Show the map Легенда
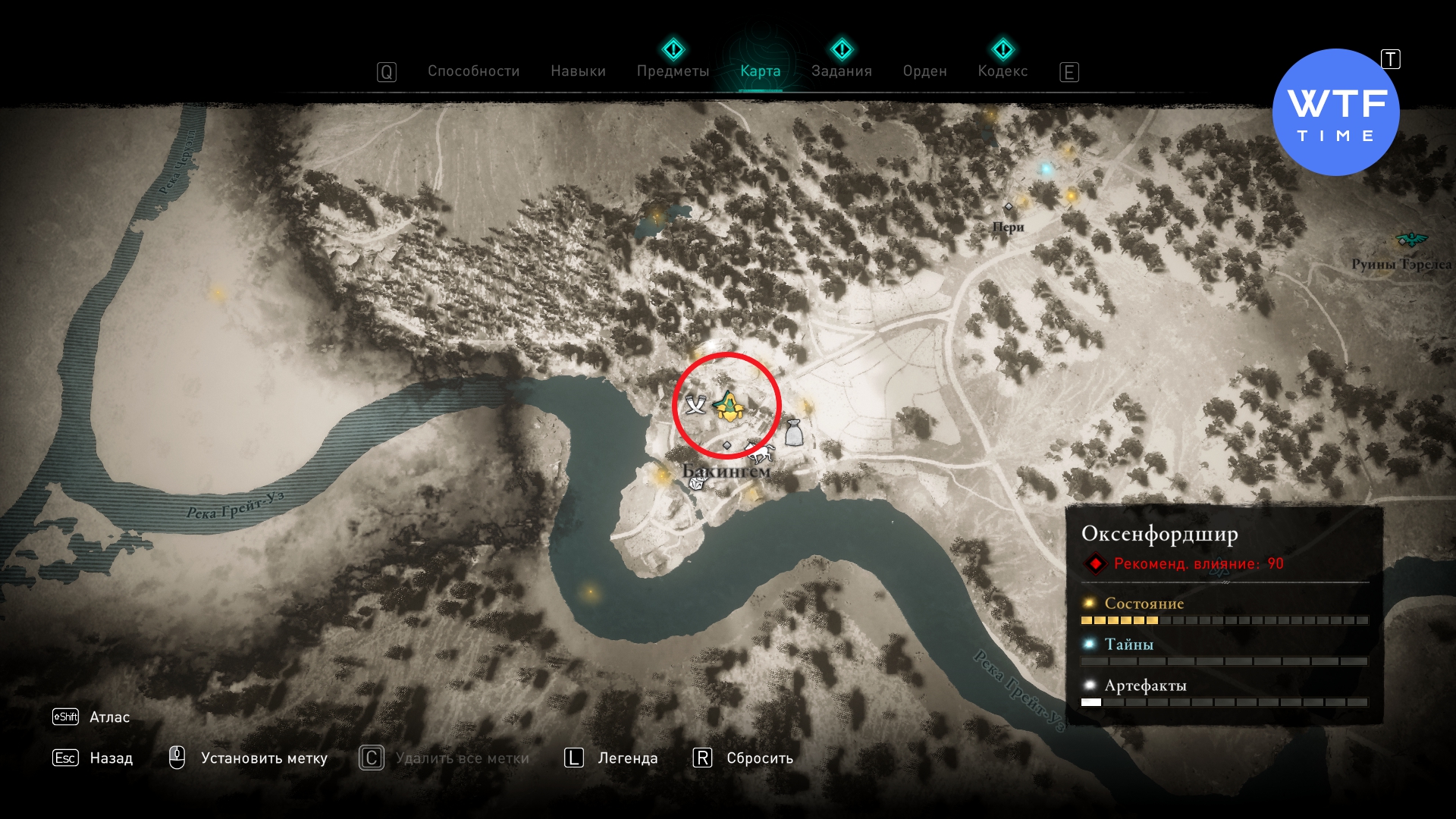Image resolution: width=1456 pixels, height=819 pixels. pyautogui.click(x=627, y=758)
